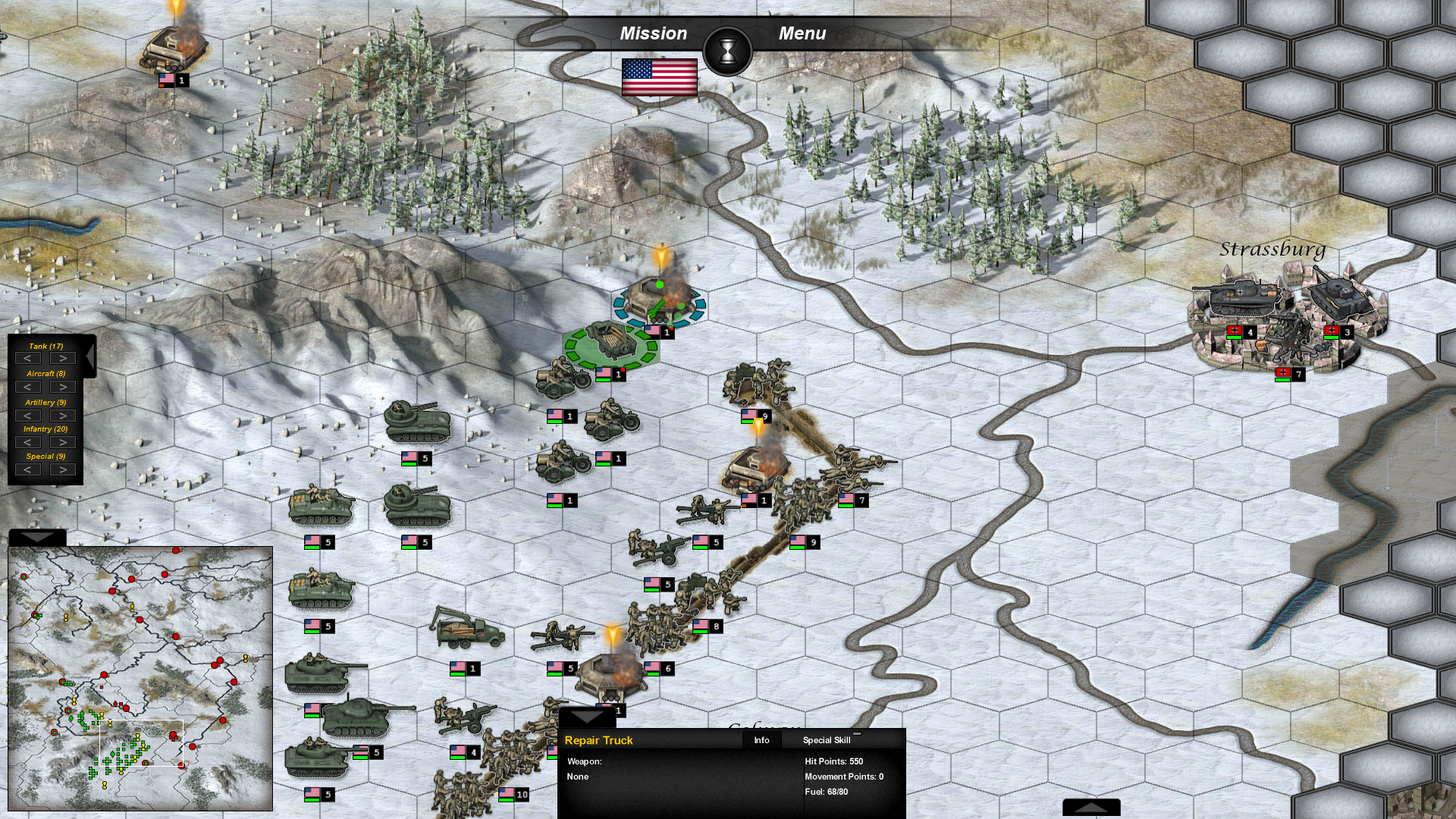Cycle to the next Tank unit
This screenshot has width=1456, height=819.
61,357
